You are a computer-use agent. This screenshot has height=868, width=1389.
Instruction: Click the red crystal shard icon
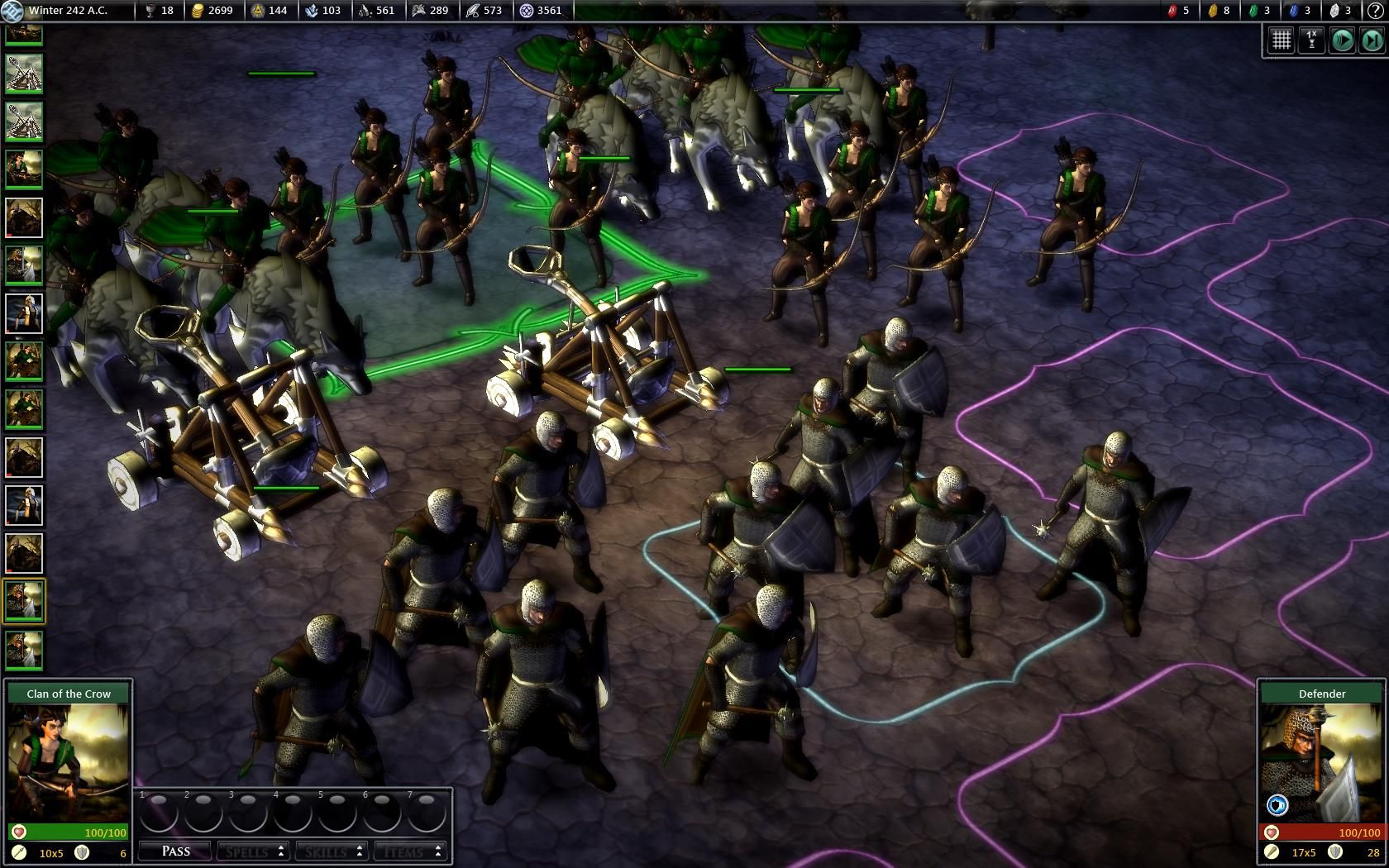pyautogui.click(x=1172, y=11)
